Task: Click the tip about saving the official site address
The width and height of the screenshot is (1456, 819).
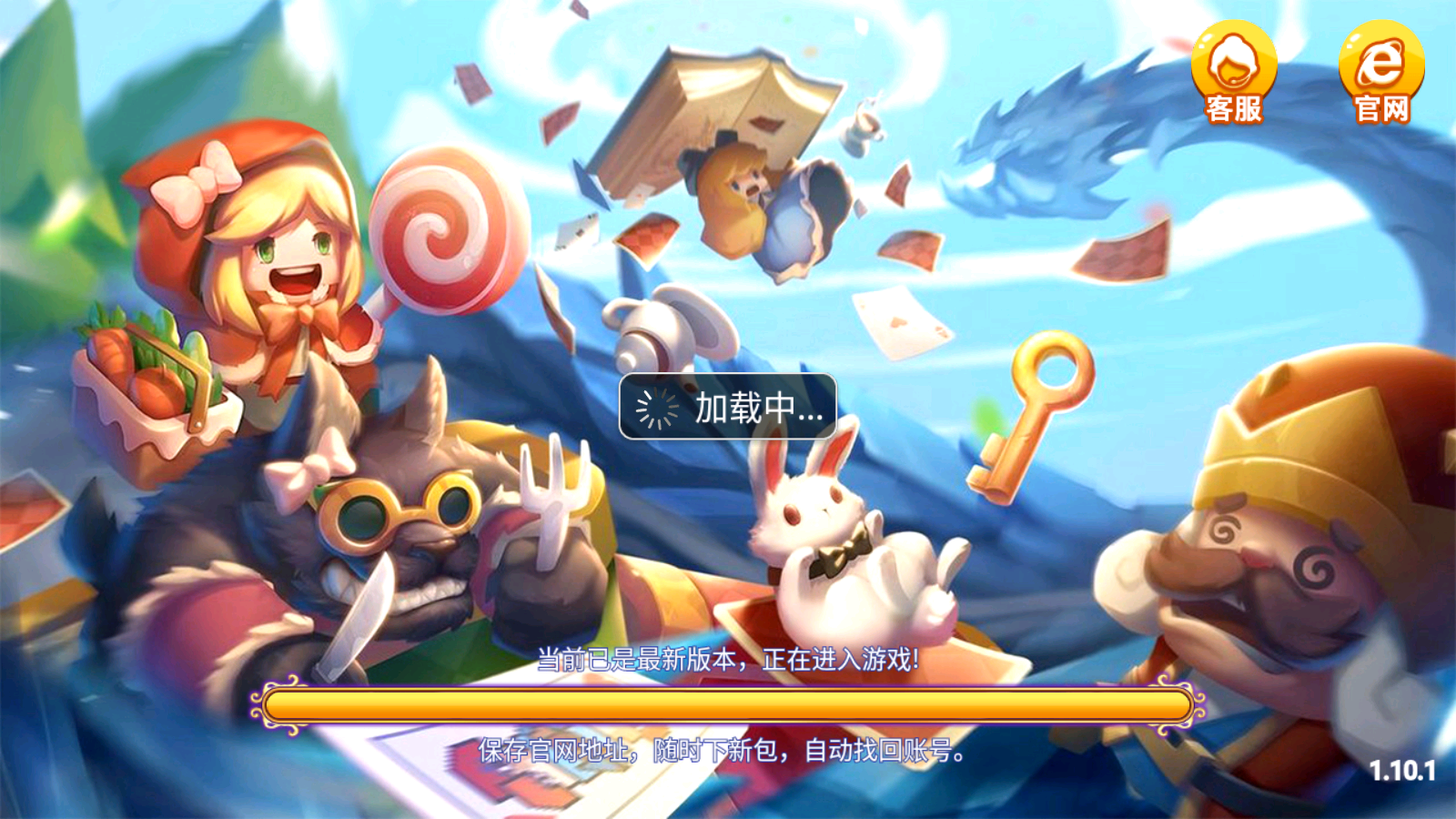Action: pyautogui.click(x=723, y=753)
